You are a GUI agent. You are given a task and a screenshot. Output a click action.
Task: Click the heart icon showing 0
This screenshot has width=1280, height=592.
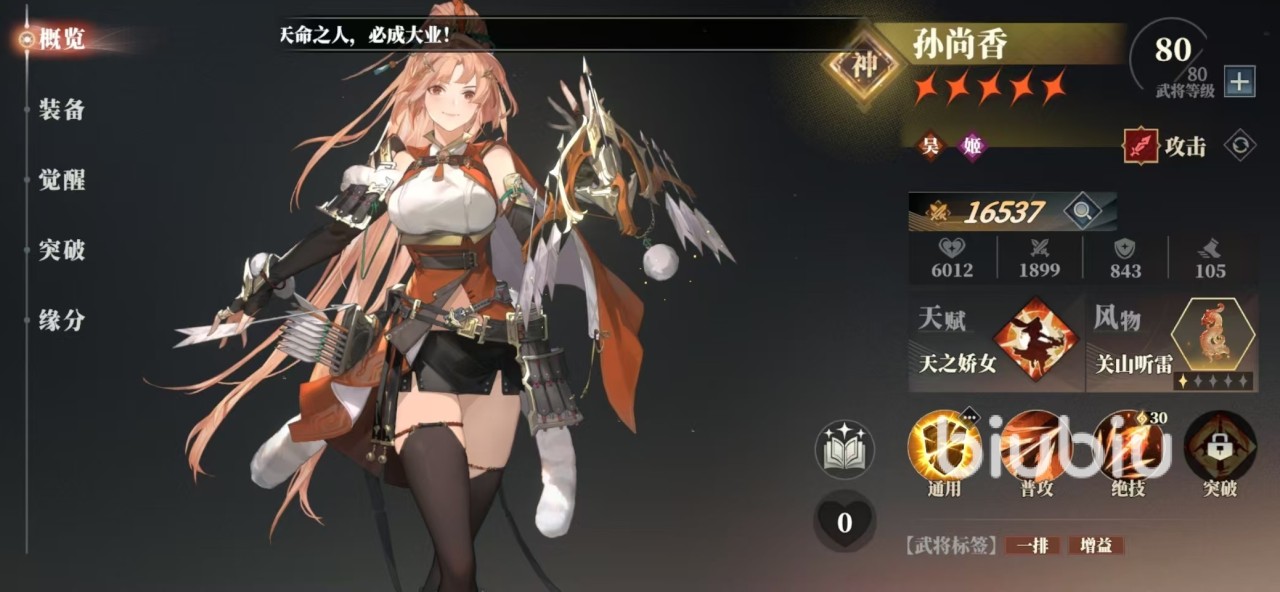tap(845, 522)
